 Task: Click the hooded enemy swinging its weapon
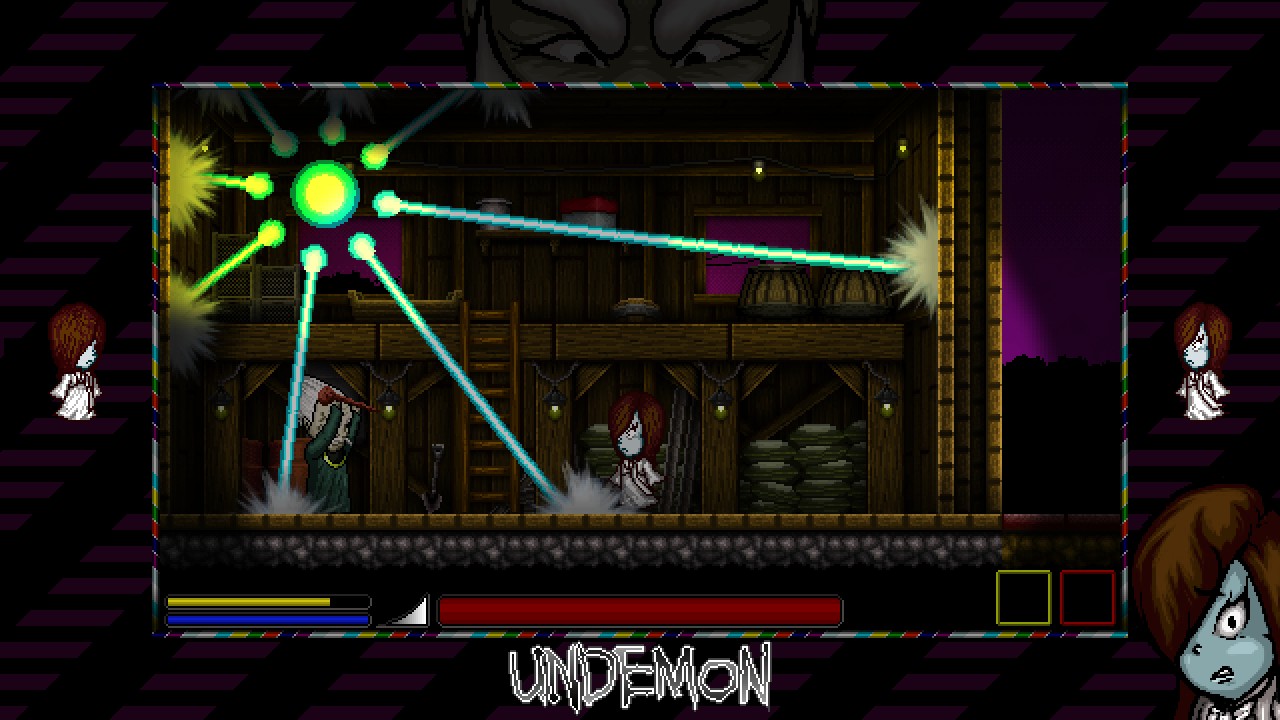(x=330, y=440)
